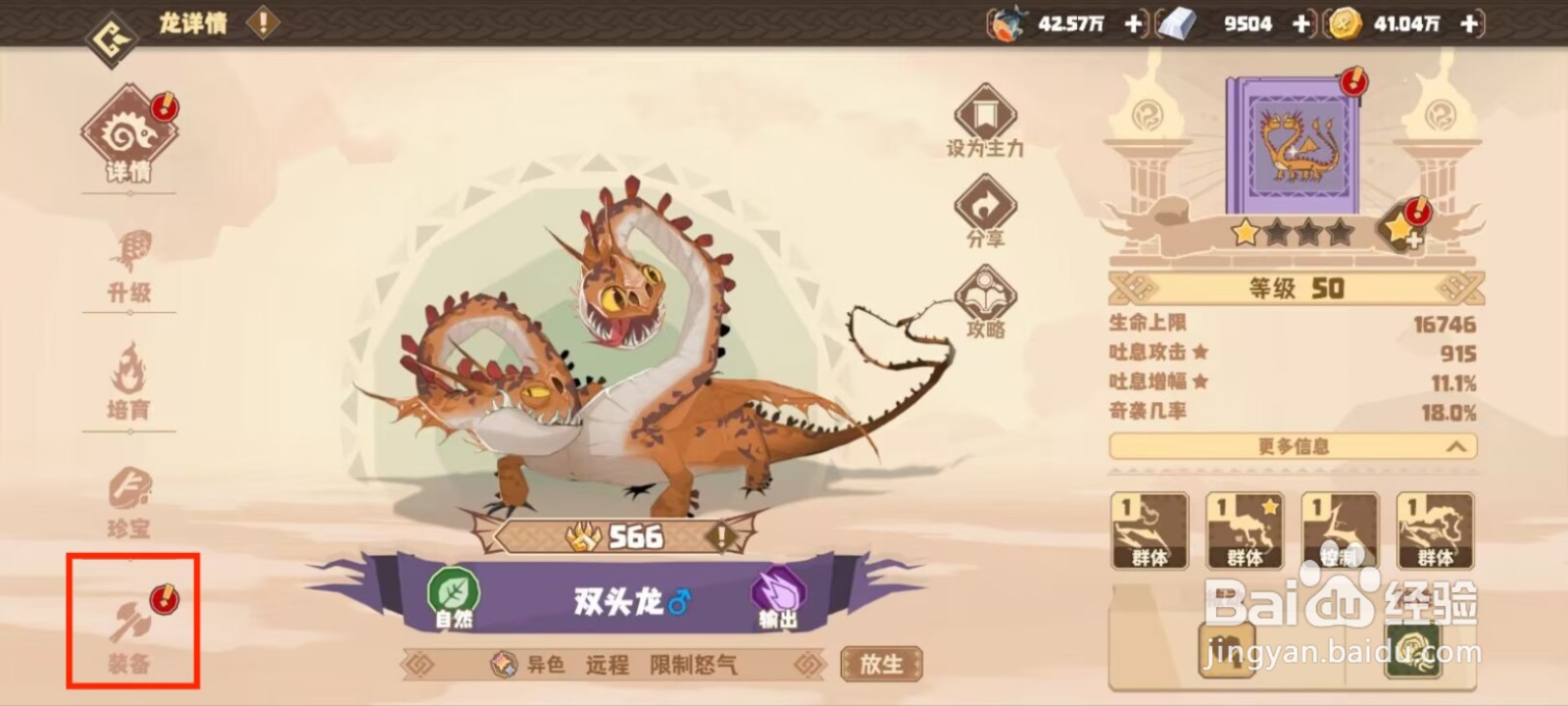
Task: Select the starred 群体 skill icon
Action: 1245,529
